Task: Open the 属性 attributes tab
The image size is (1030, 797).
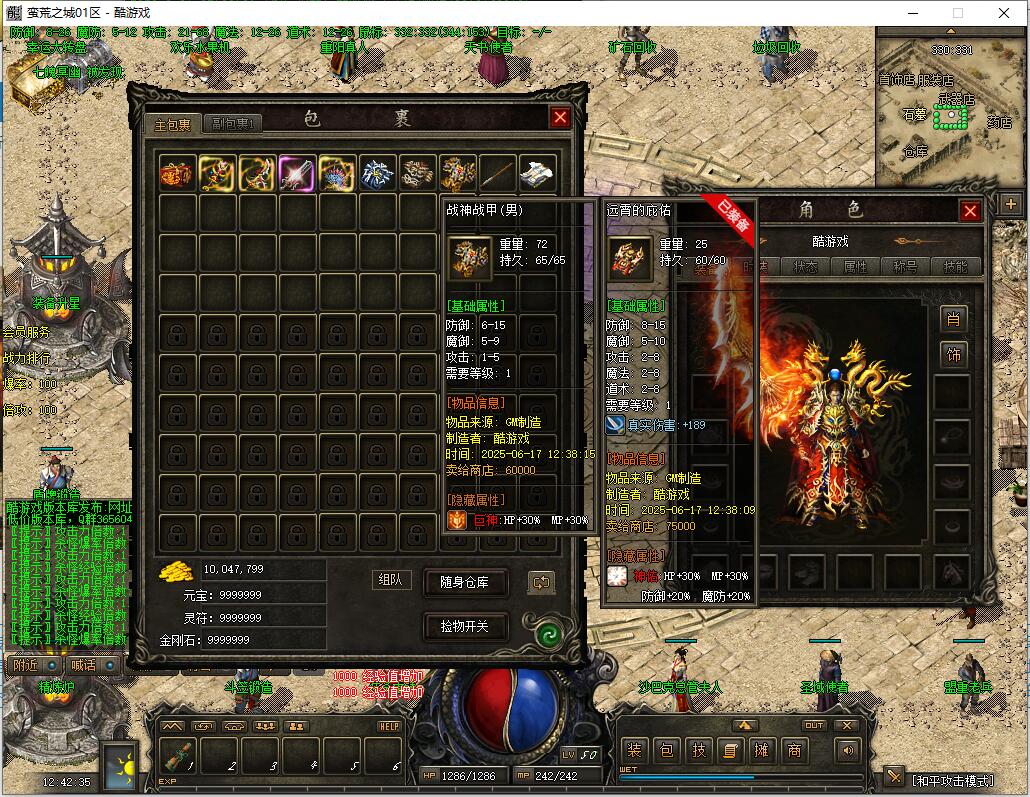Action: pyautogui.click(x=855, y=267)
